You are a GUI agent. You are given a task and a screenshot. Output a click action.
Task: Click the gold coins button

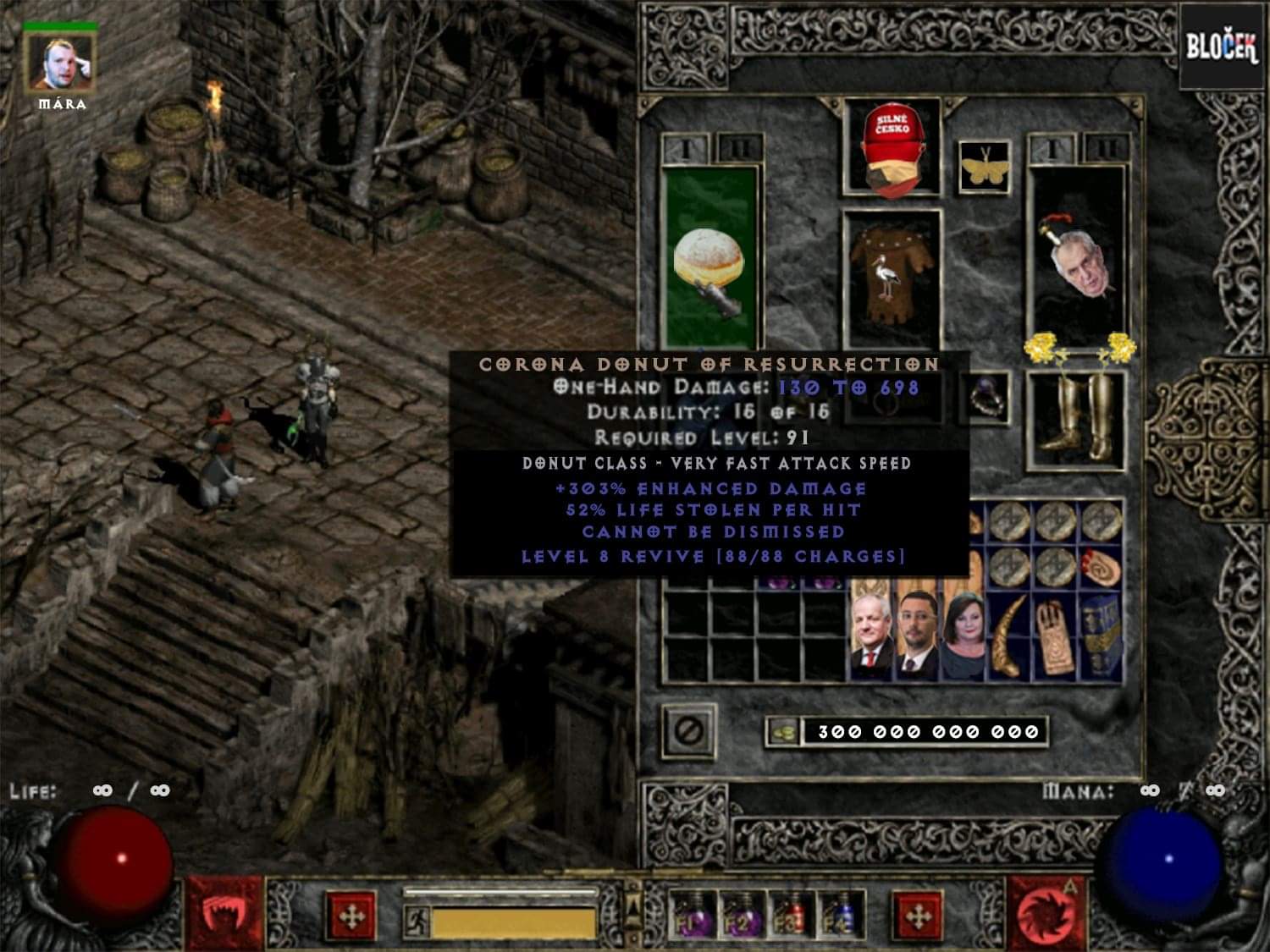[x=783, y=732]
